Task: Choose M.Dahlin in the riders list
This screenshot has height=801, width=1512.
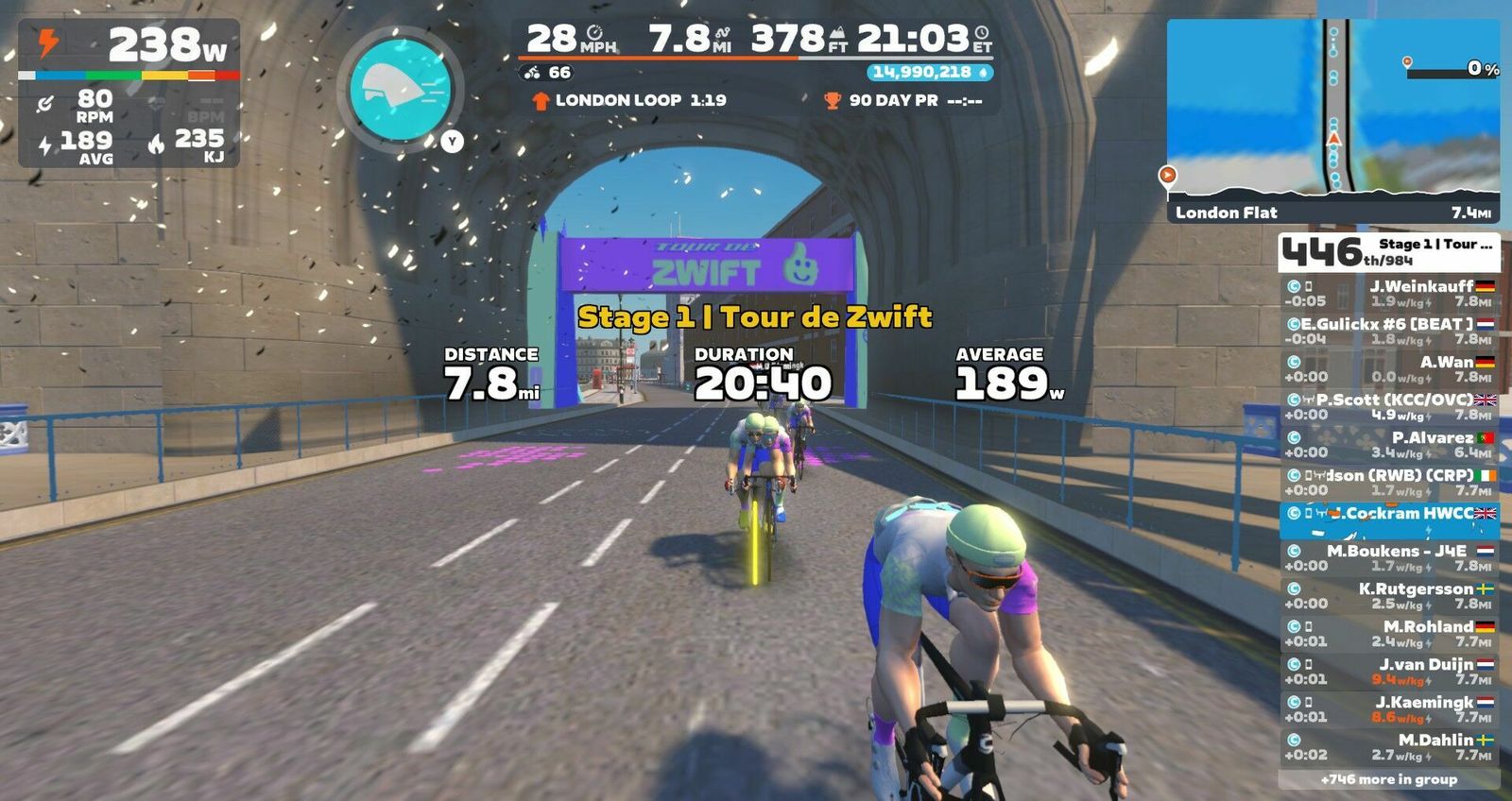Action: [x=1388, y=746]
